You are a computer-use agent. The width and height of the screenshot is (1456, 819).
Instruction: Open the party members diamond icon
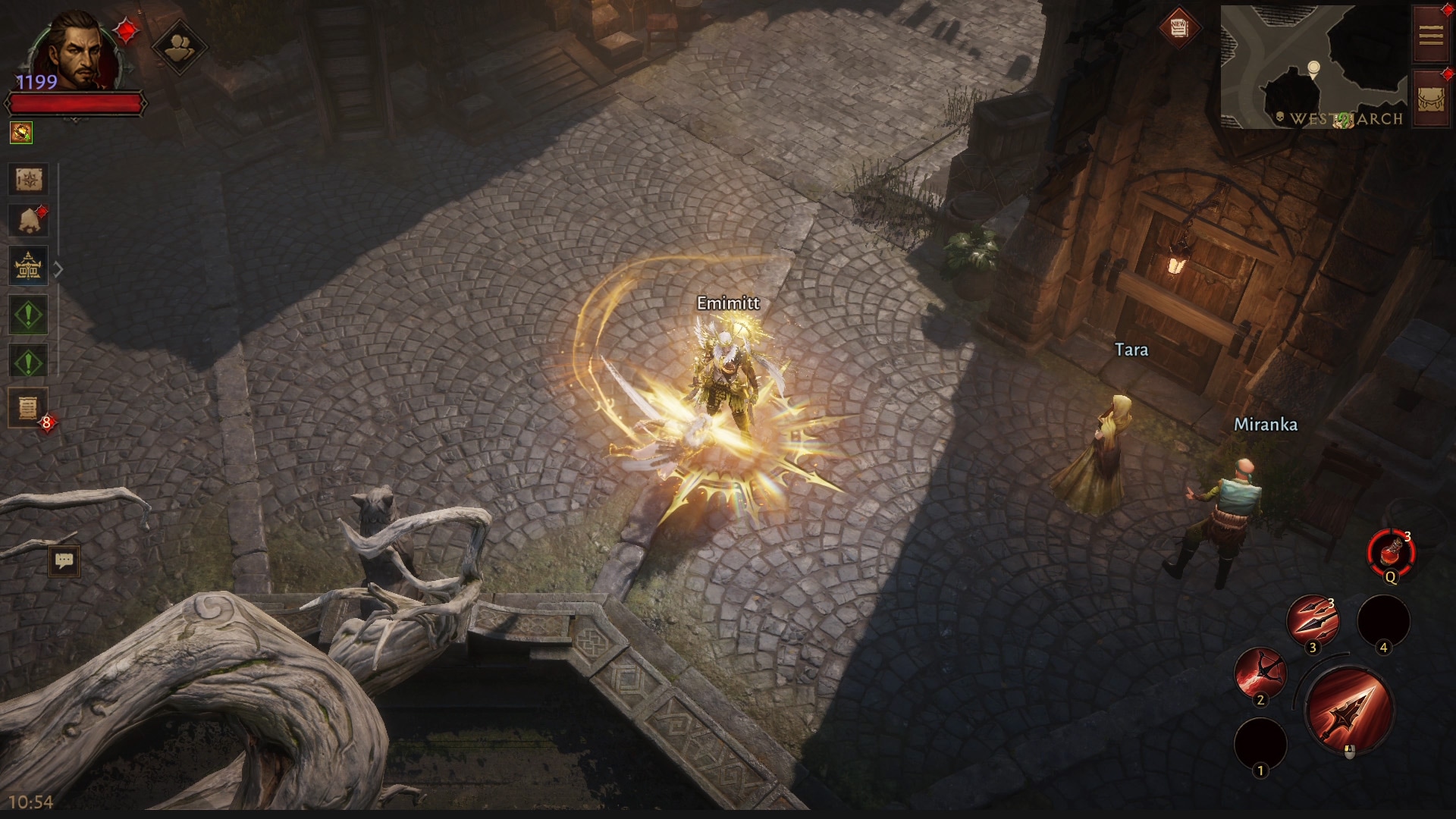click(x=179, y=47)
